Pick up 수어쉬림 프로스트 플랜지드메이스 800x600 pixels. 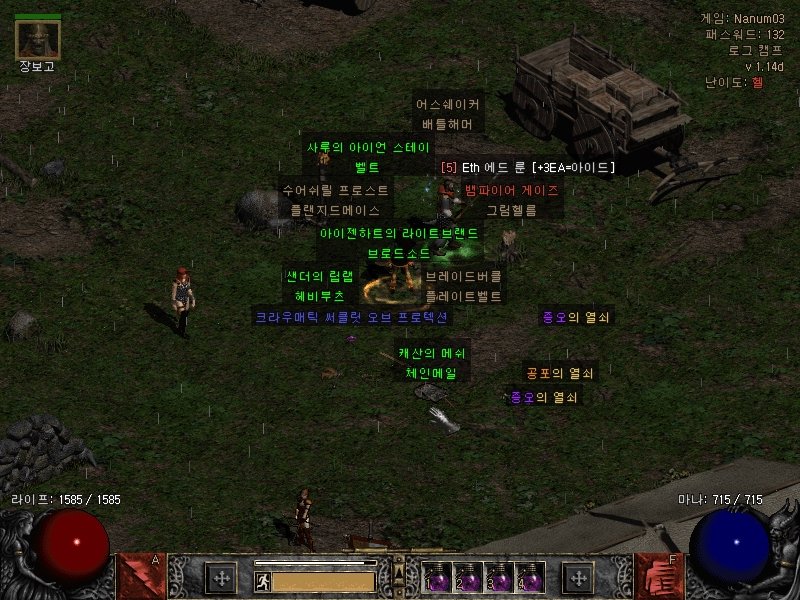335,200
